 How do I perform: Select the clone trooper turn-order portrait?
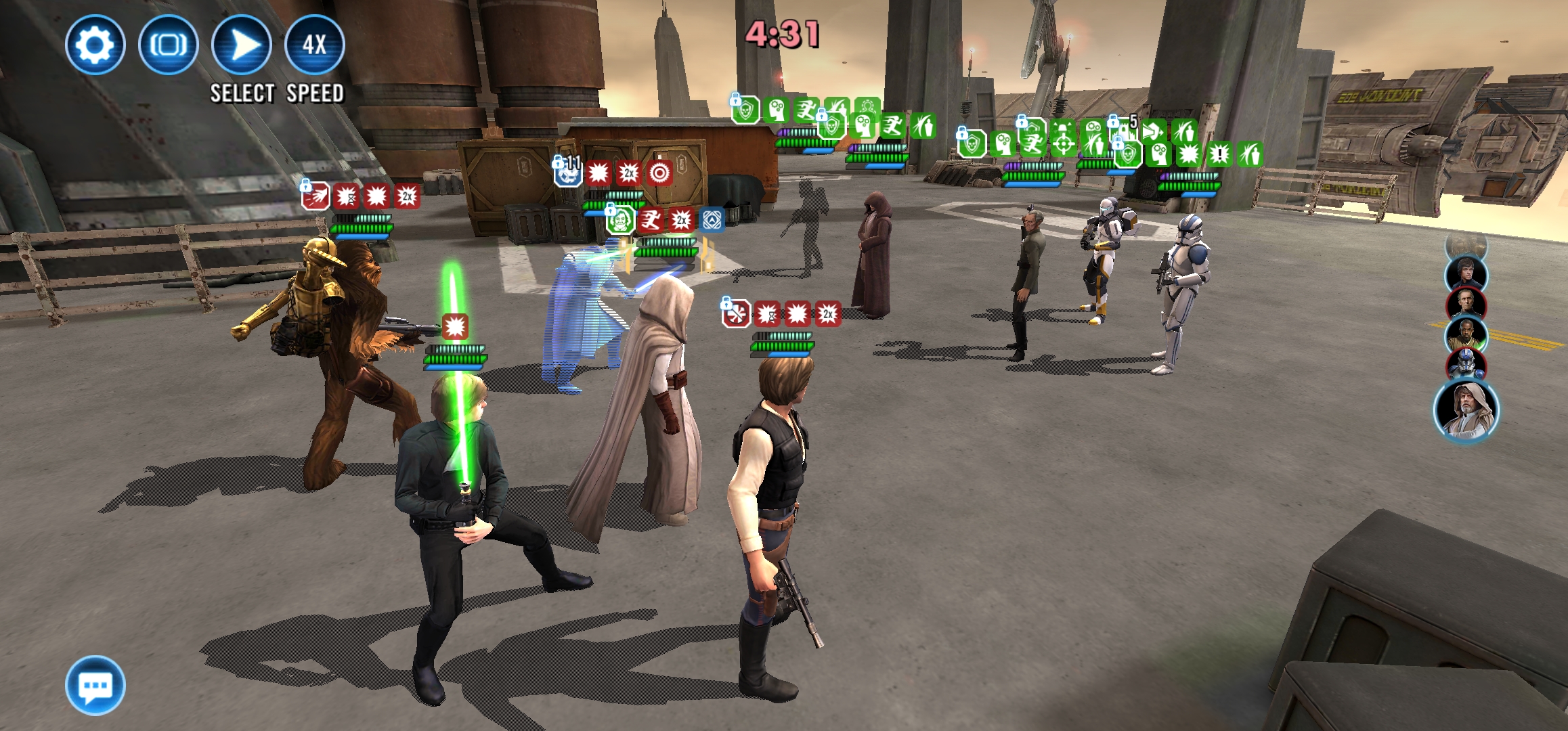pos(1466,365)
